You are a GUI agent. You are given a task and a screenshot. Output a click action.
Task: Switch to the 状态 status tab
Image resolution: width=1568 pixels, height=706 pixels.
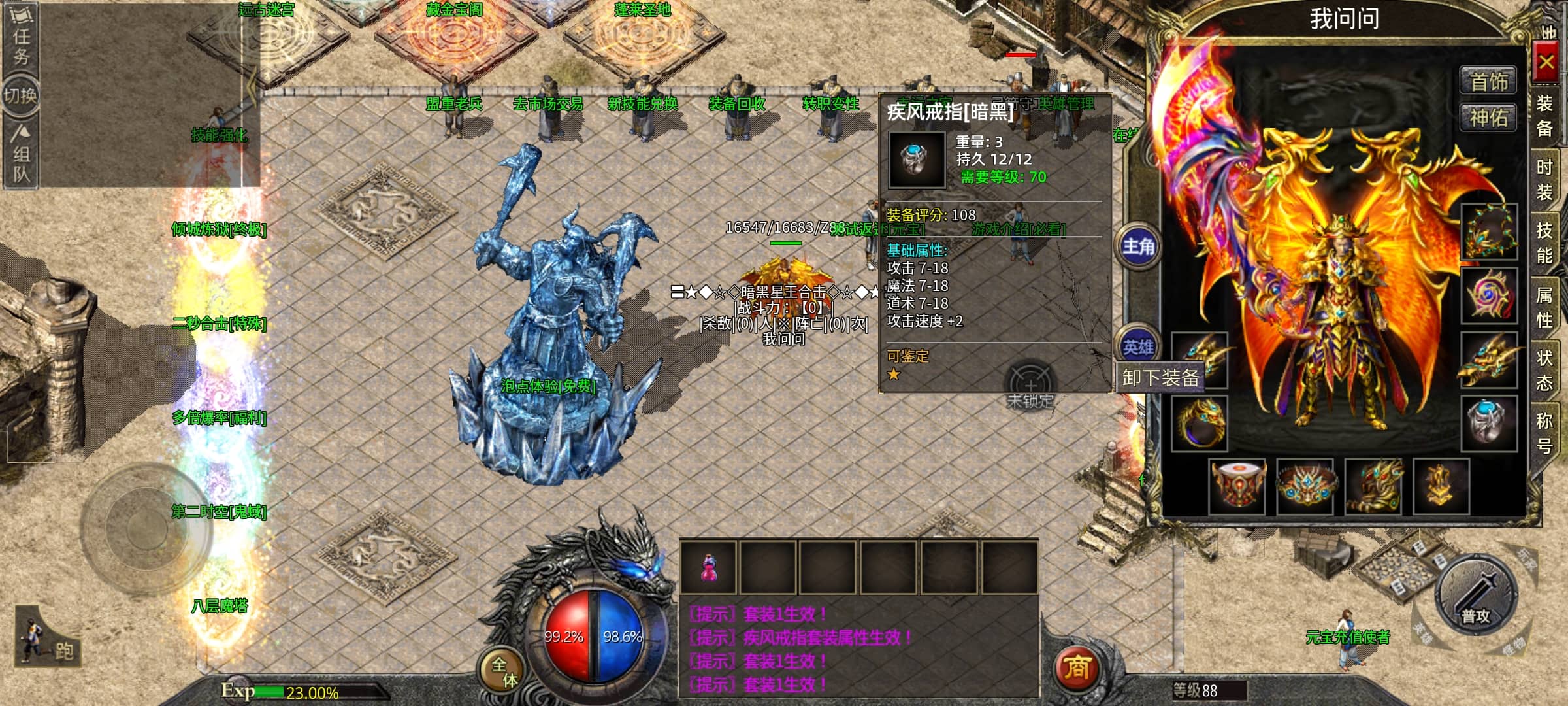pos(1544,369)
